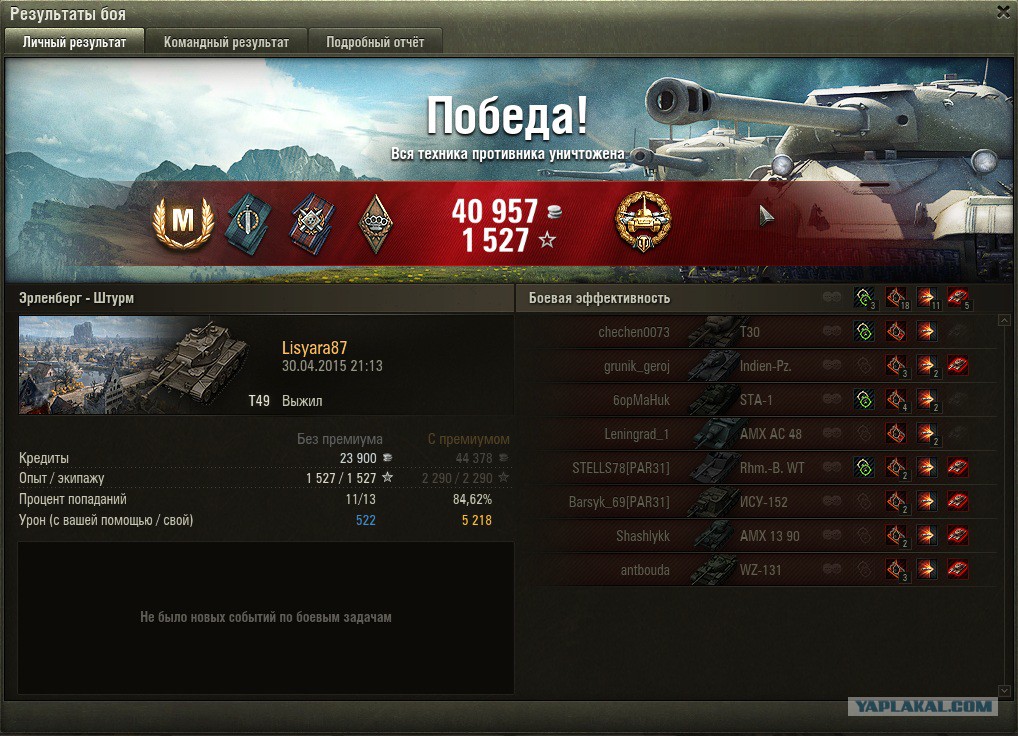The image size is (1018, 736).
Task: Click the antbouda WZ-131 row
Action: 700,570
